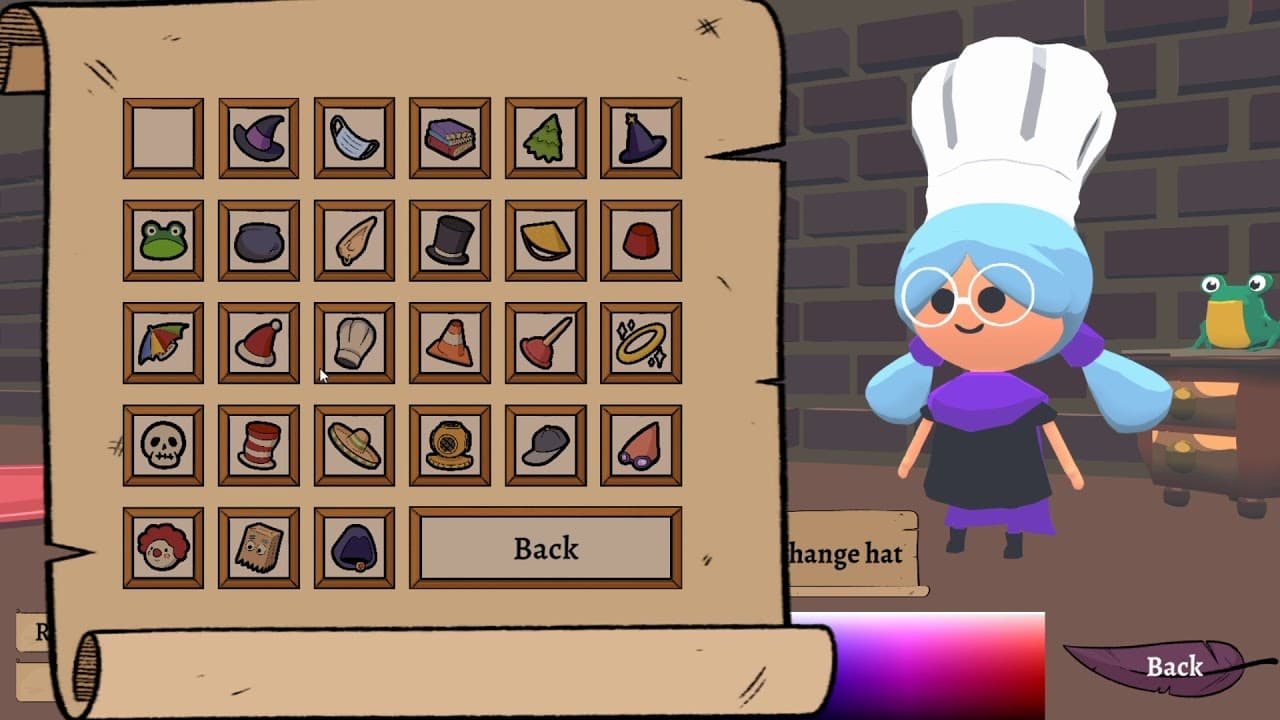Select the golden halo
This screenshot has height=720, width=1280.
click(642, 342)
